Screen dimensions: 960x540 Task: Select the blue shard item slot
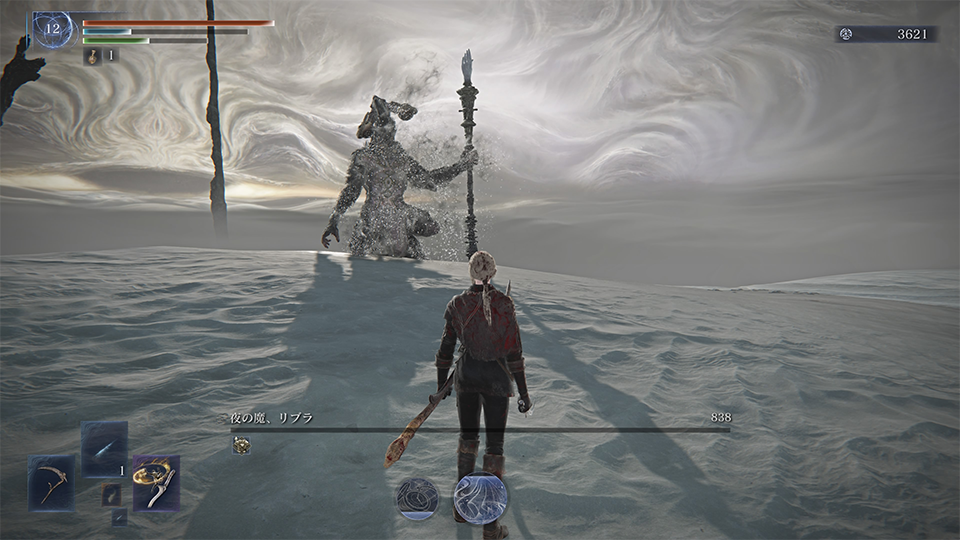pyautogui.click(x=104, y=449)
